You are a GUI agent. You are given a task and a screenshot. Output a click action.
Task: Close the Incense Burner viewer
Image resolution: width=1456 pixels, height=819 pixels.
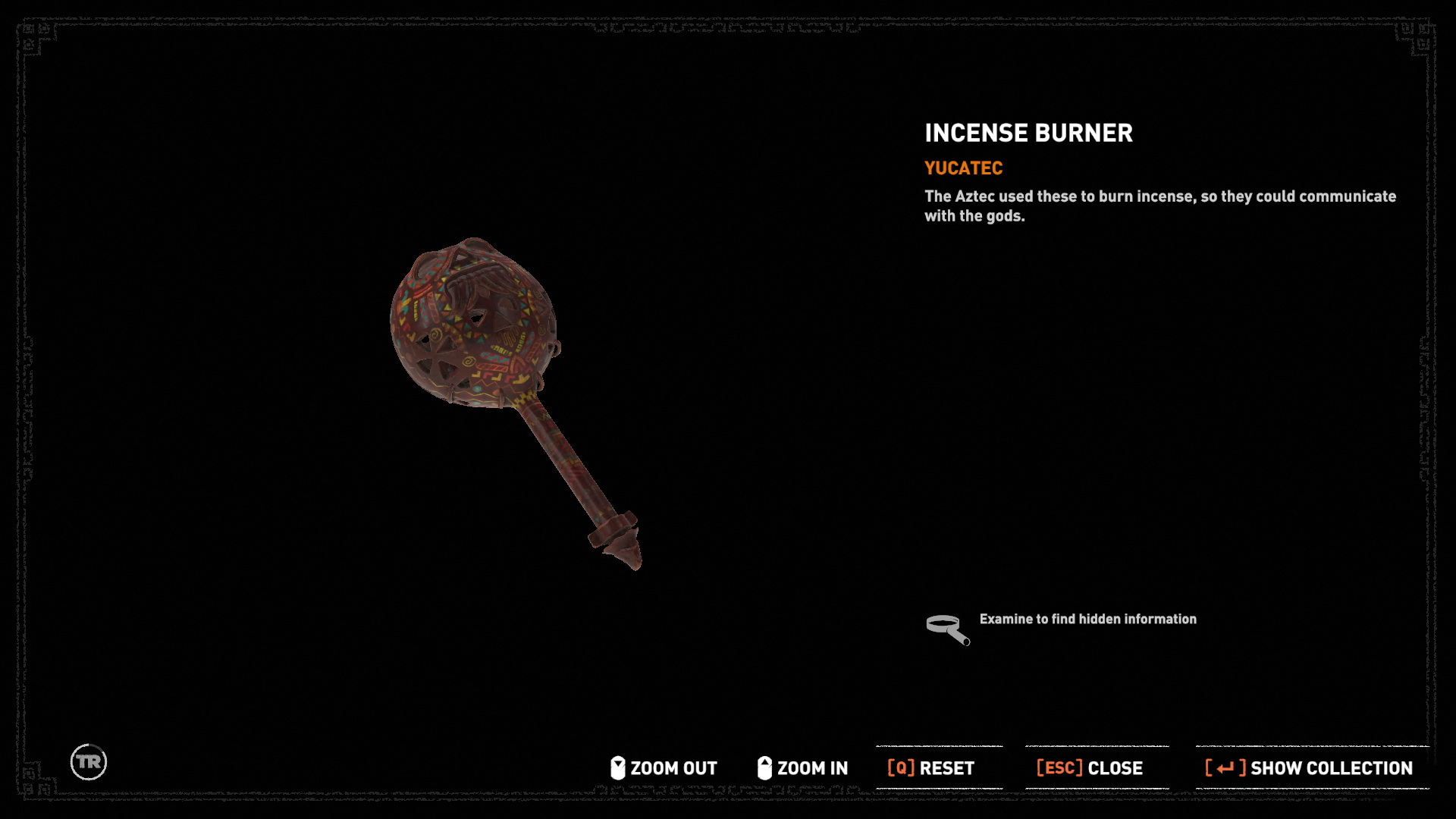coord(1090,768)
